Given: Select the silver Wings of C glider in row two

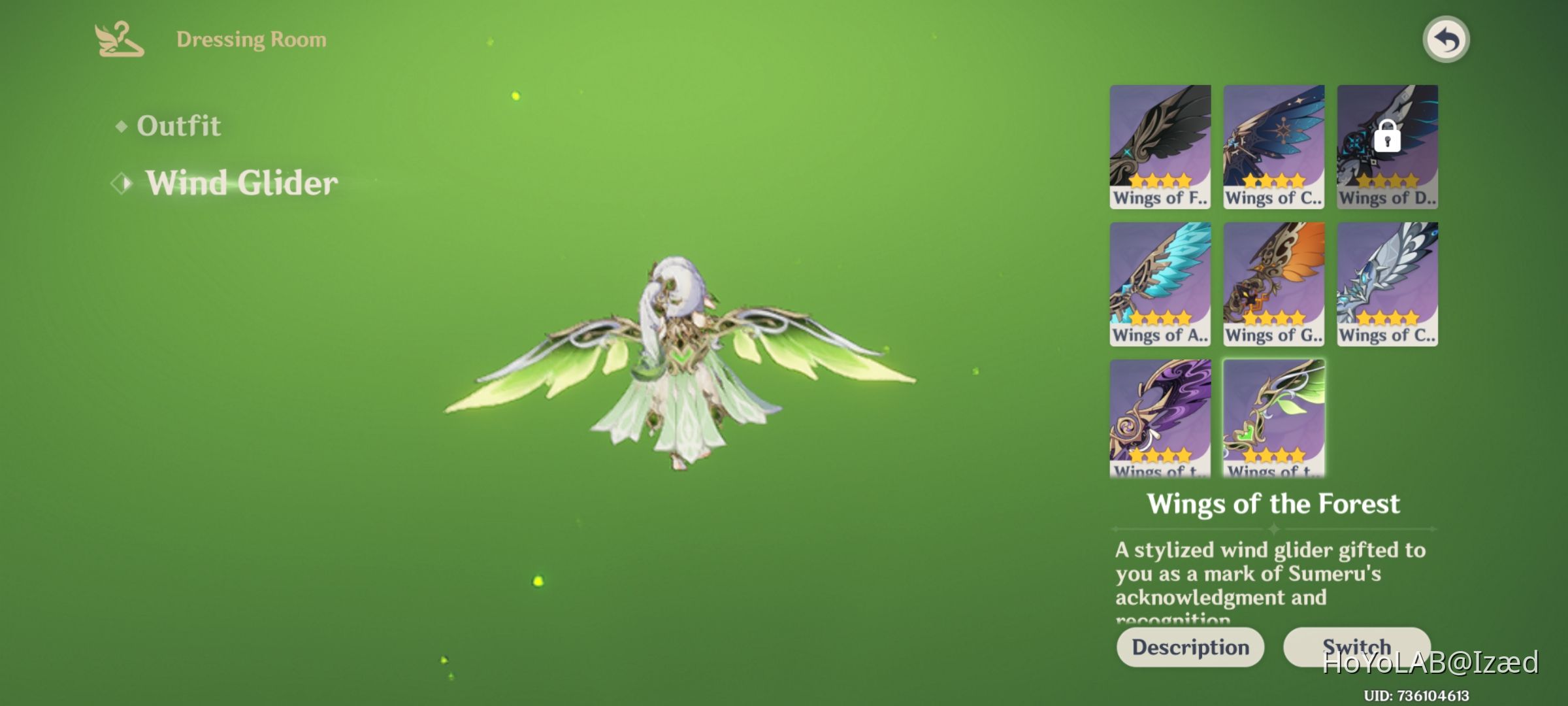Looking at the screenshot, I should tap(1386, 284).
